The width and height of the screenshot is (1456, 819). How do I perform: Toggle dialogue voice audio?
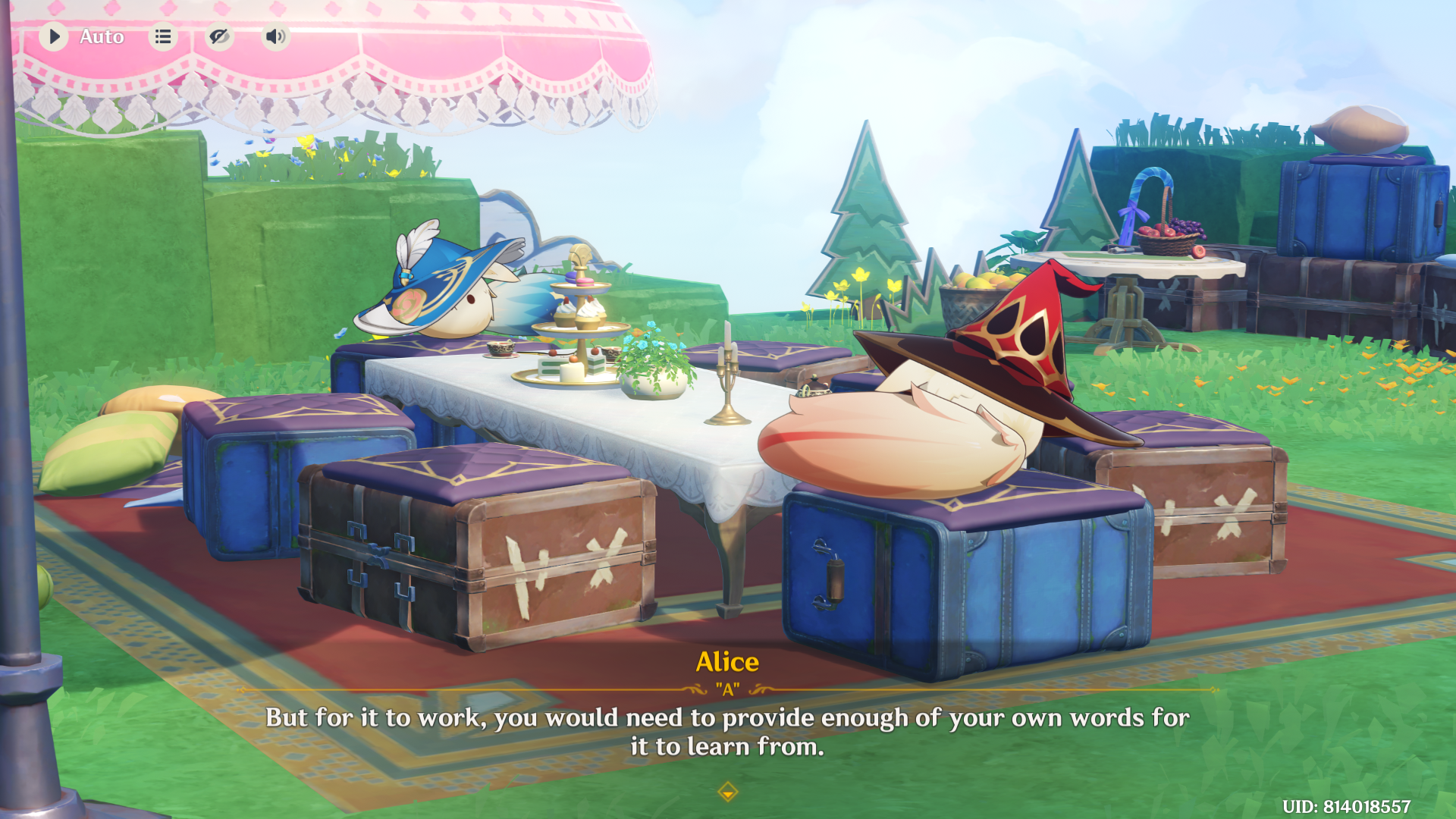click(x=275, y=36)
